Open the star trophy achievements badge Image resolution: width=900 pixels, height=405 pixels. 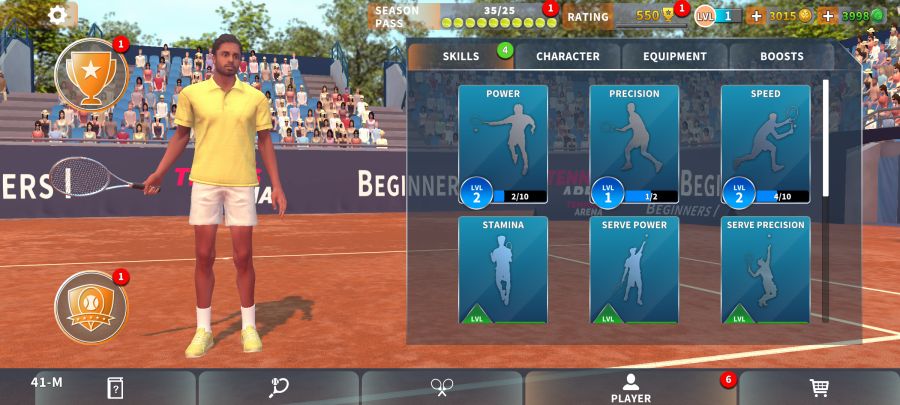pyautogui.click(x=91, y=75)
